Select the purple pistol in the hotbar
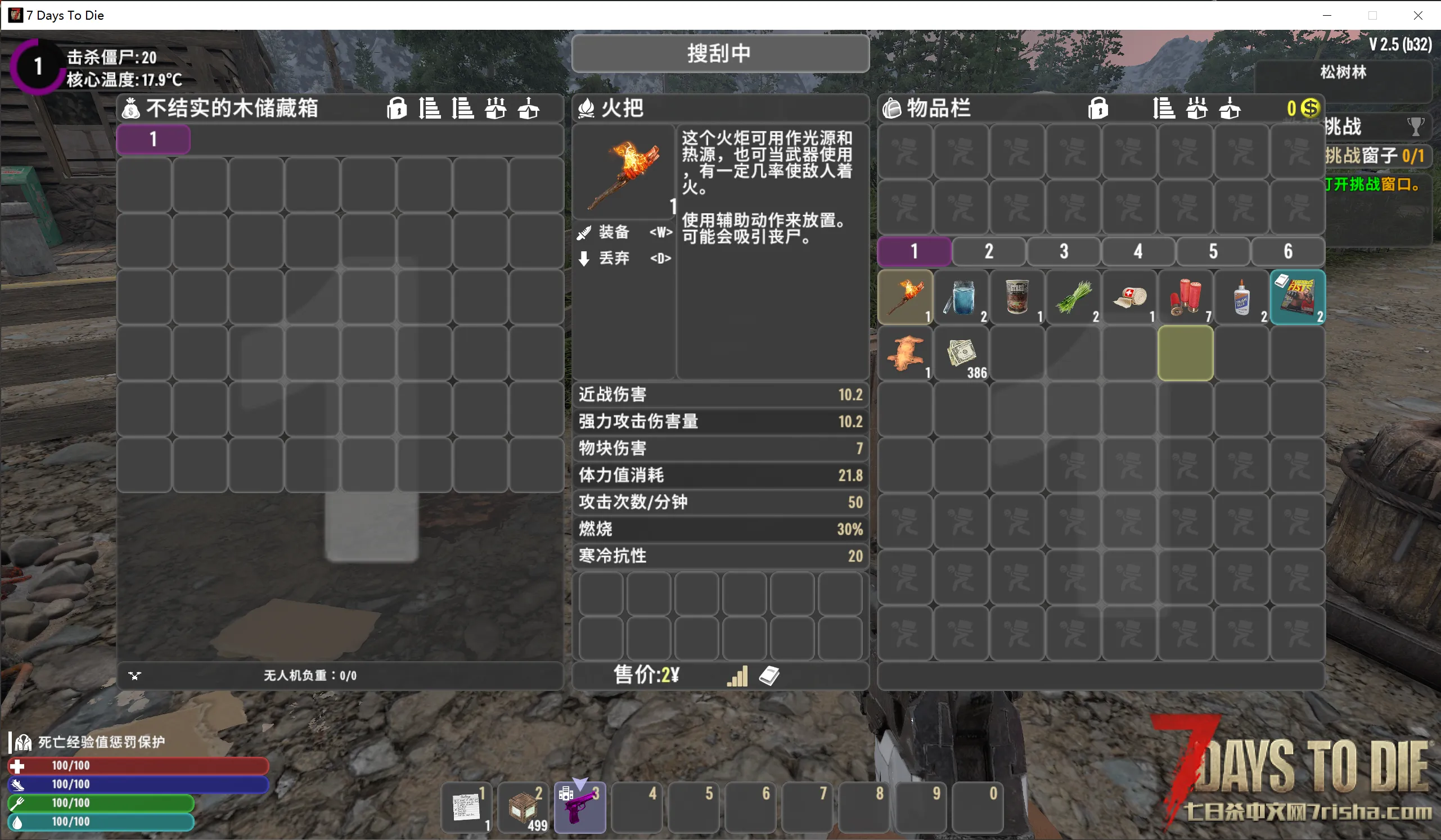The image size is (1441, 840). 579,807
